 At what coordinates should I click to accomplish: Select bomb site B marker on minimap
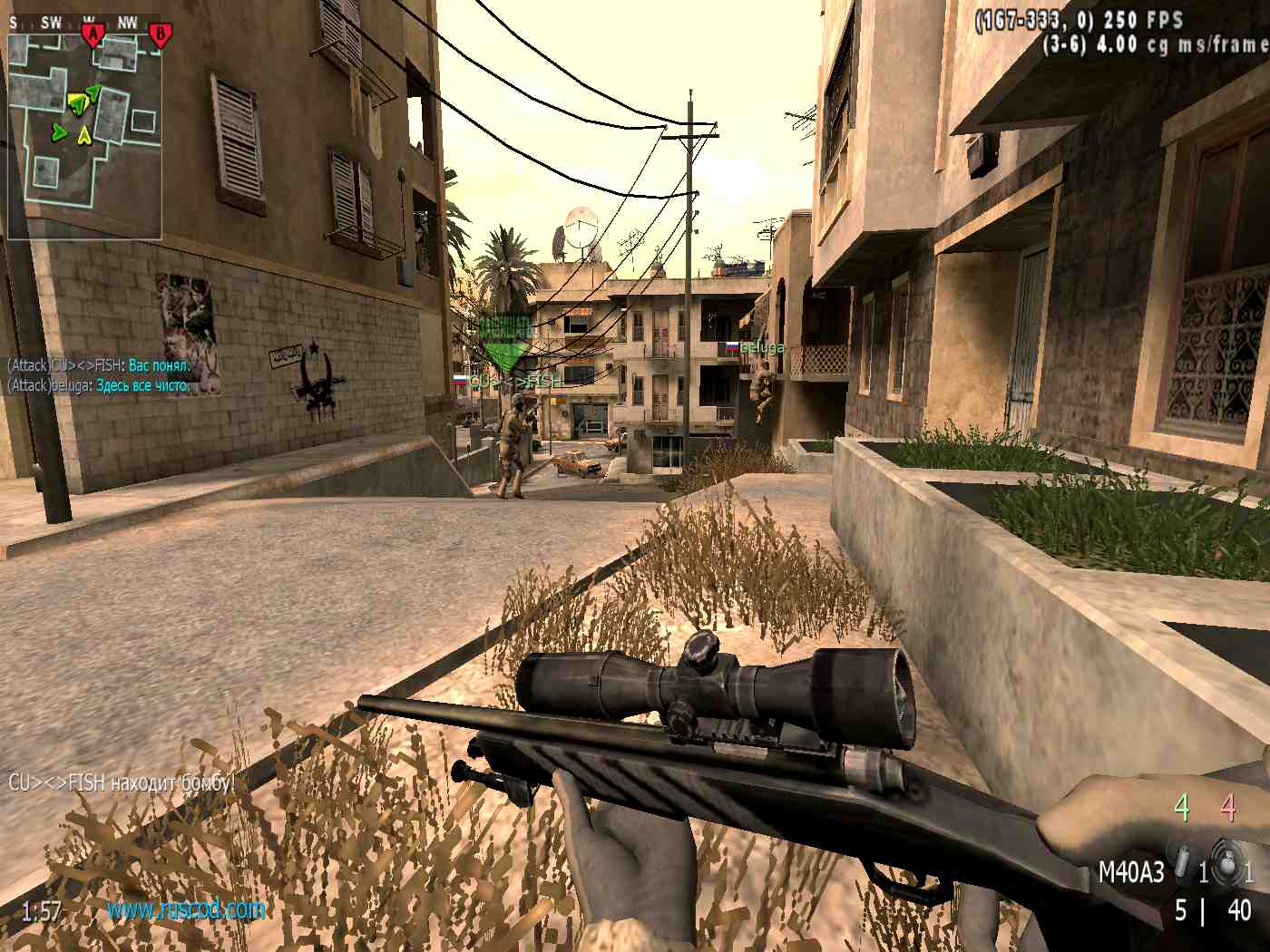click(160, 34)
